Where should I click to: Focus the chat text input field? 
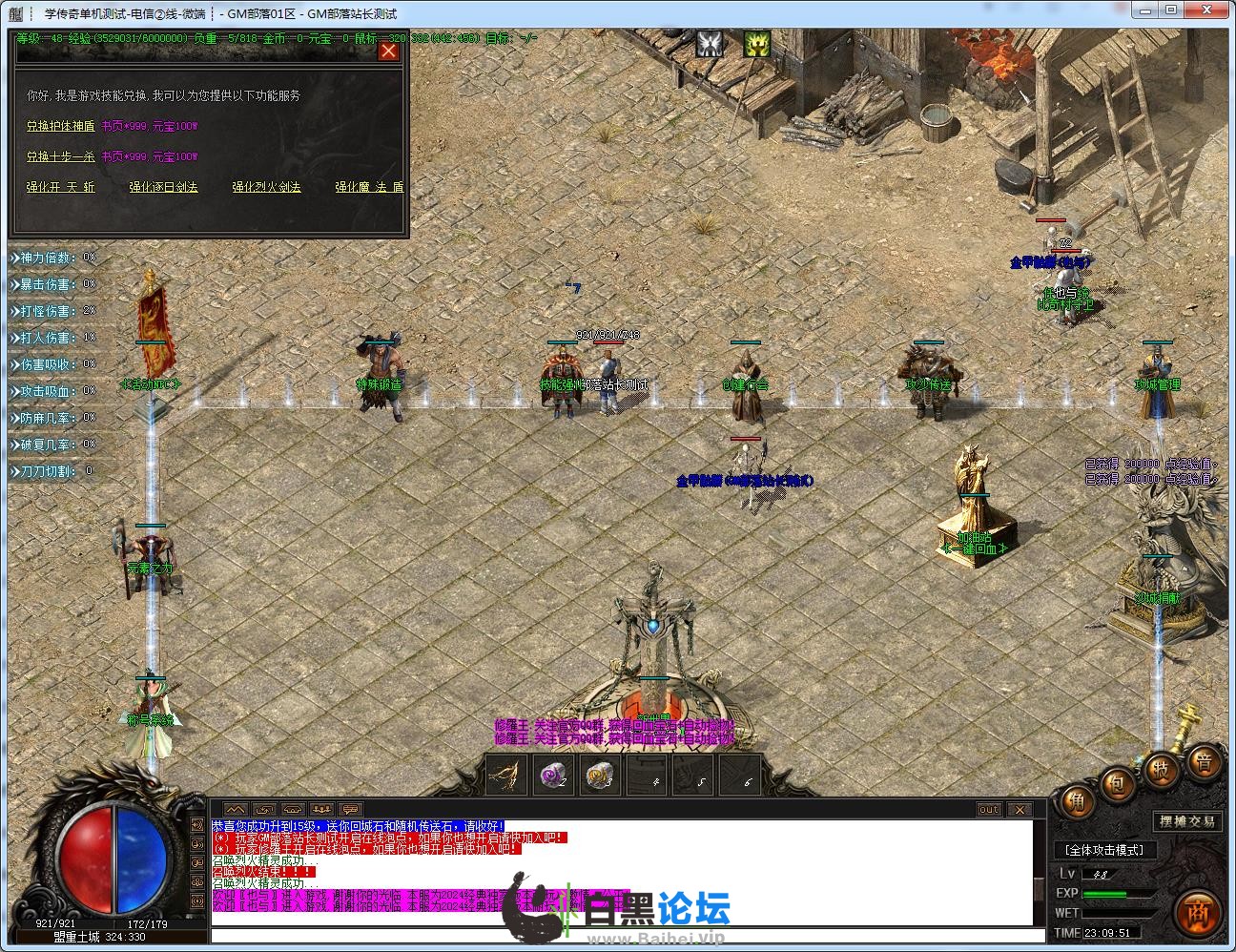click(x=620, y=936)
